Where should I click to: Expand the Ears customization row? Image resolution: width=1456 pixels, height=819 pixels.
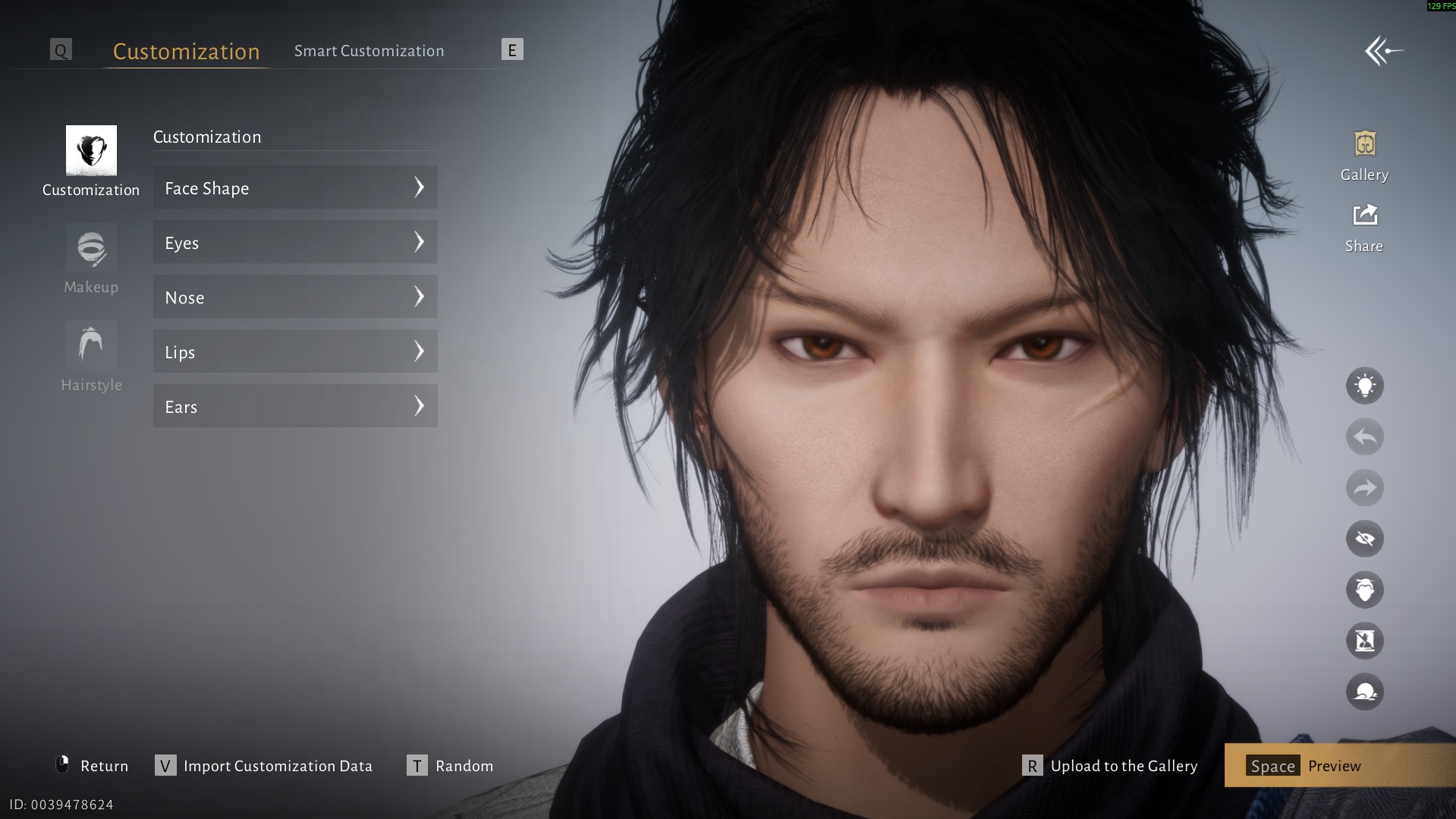[x=295, y=406]
